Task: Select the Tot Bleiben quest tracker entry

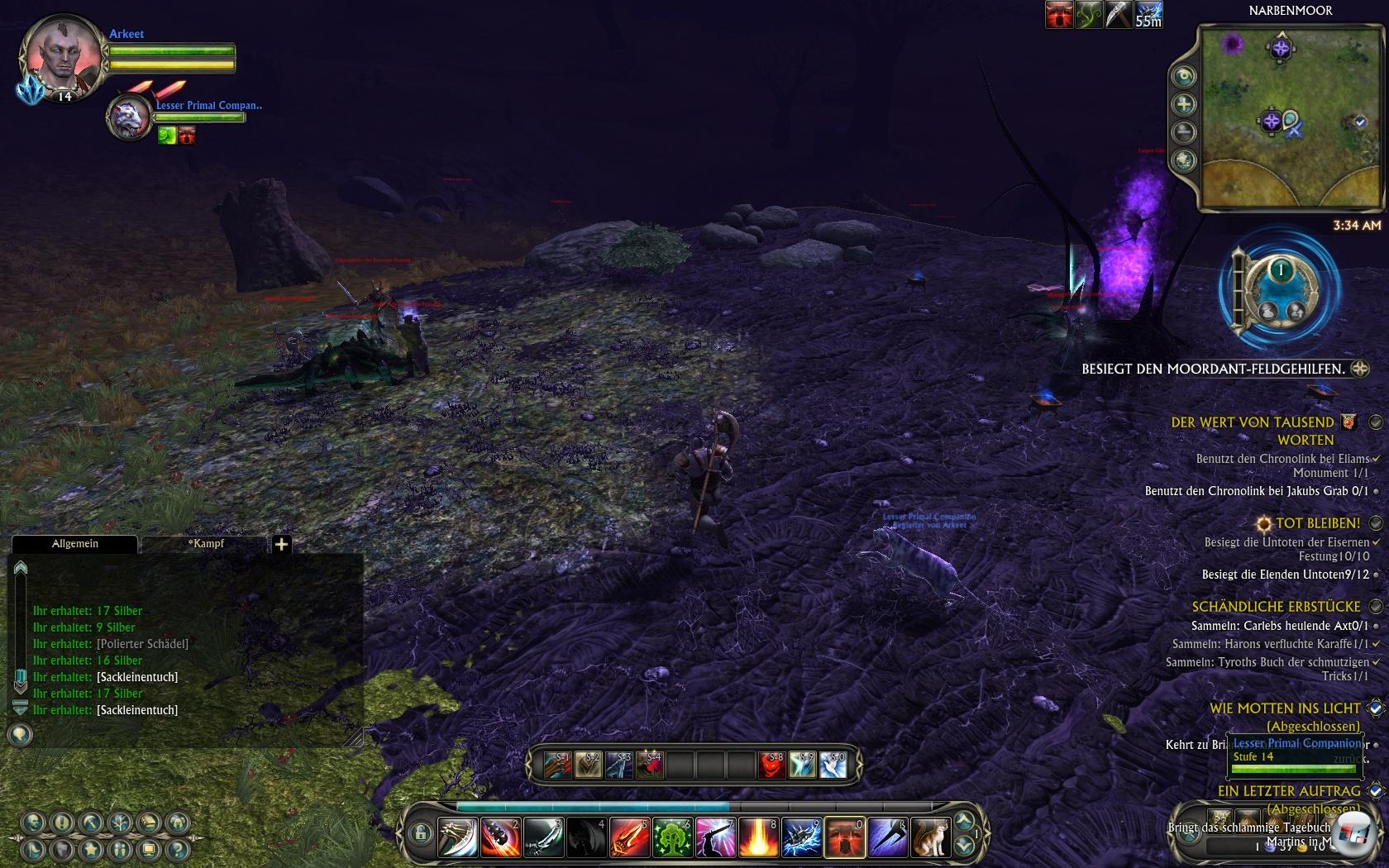Action: click(1317, 523)
